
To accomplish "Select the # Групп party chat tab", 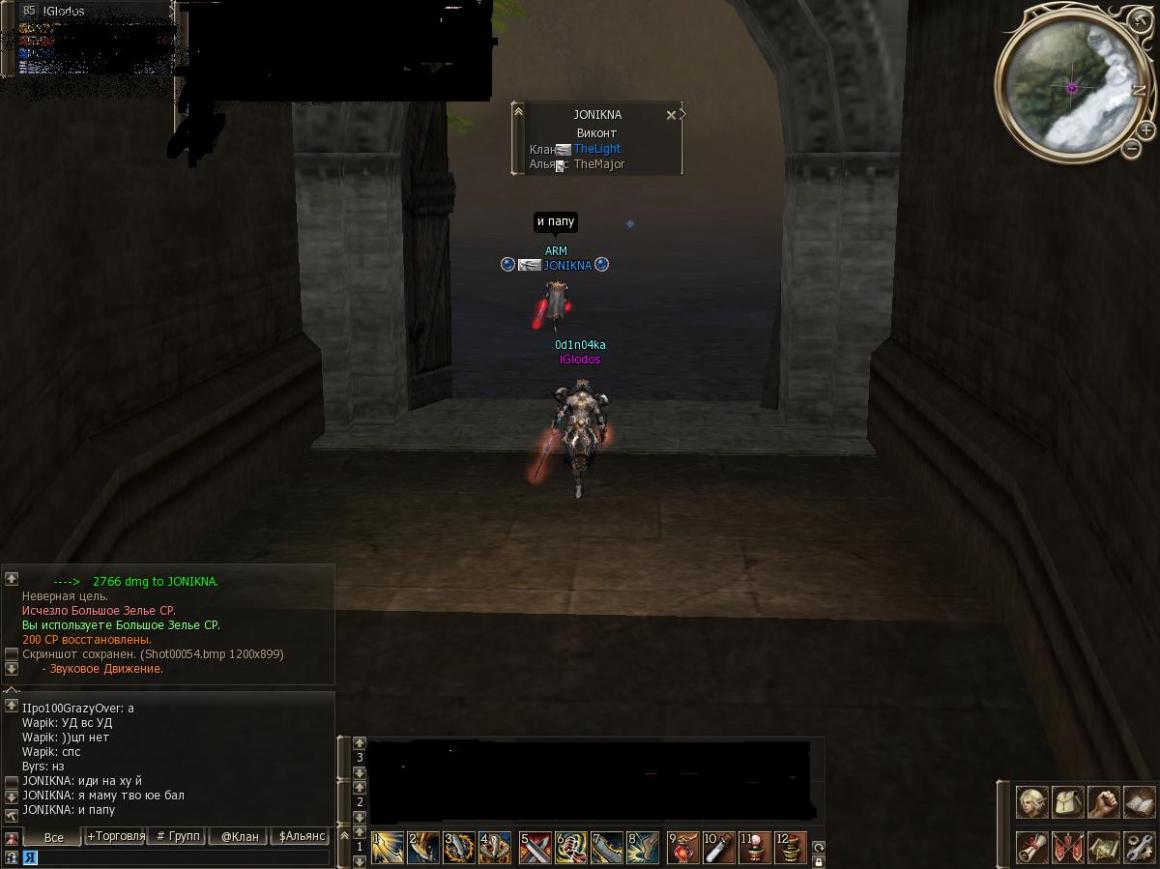I will tap(175, 836).
